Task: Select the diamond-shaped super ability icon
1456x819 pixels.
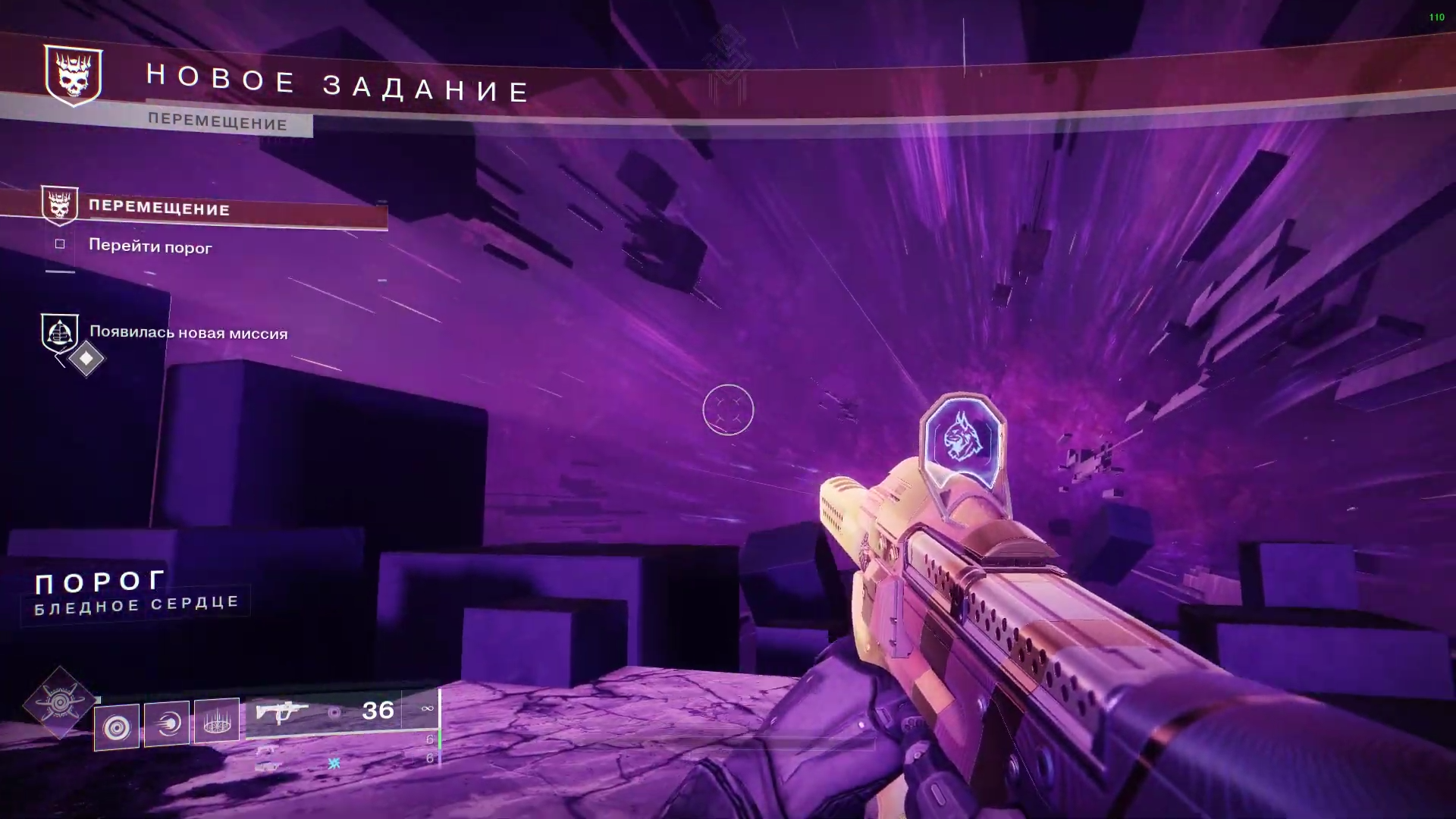Action: click(x=59, y=703)
